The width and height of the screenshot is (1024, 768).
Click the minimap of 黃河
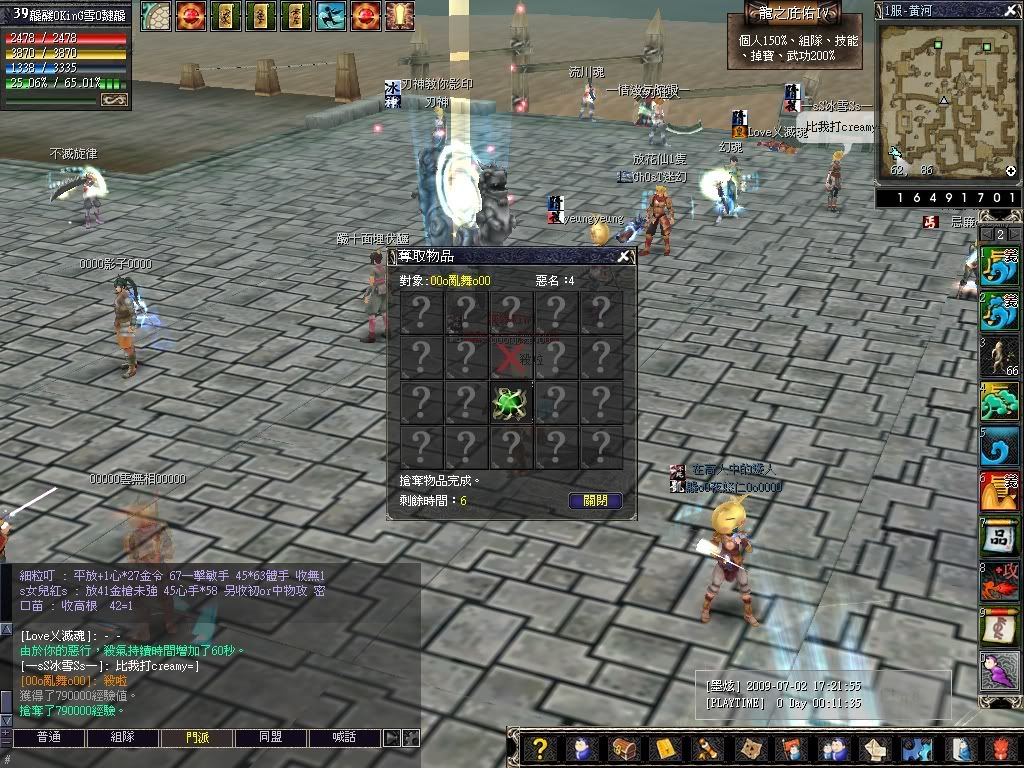point(945,100)
